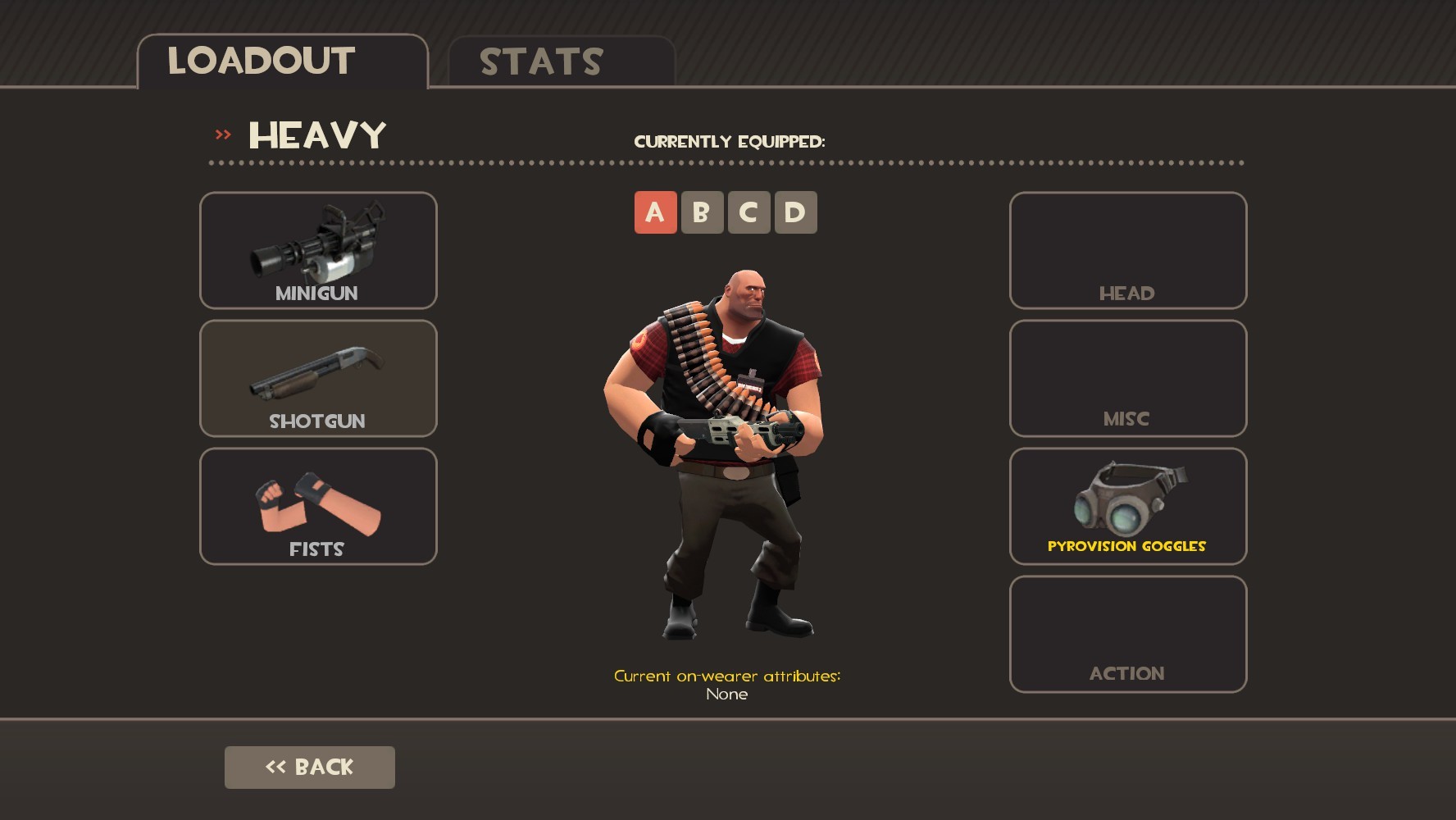Viewport: 1456px width, 820px height.
Task: Select the Minigun primary weapon slot
Action: tap(318, 250)
